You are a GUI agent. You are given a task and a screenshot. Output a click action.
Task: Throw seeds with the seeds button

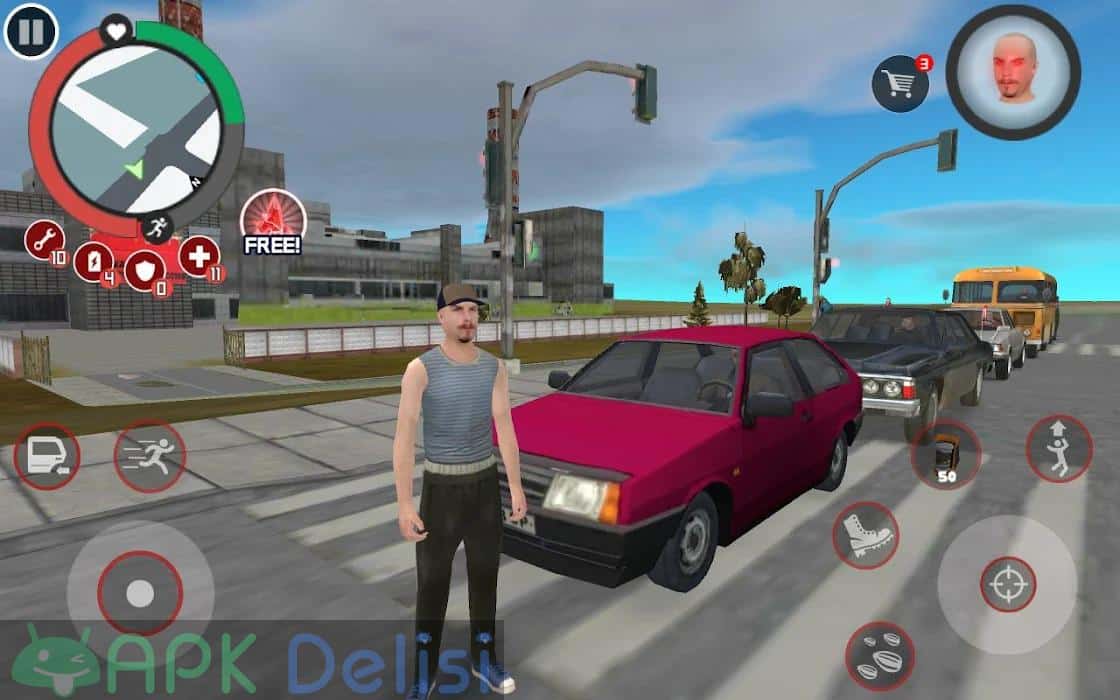pos(879,656)
